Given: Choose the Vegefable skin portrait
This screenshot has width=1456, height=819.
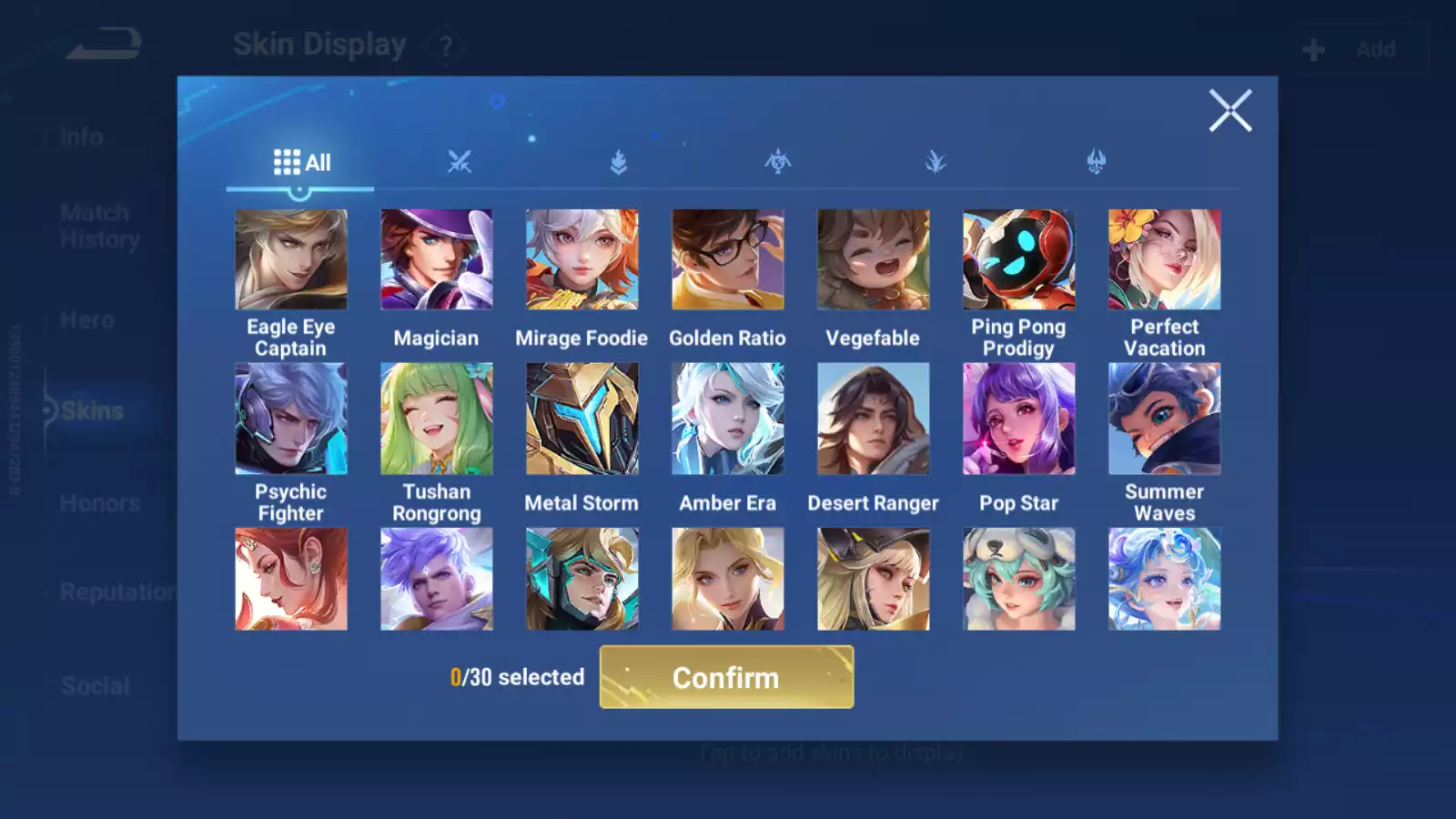Looking at the screenshot, I should [x=874, y=260].
